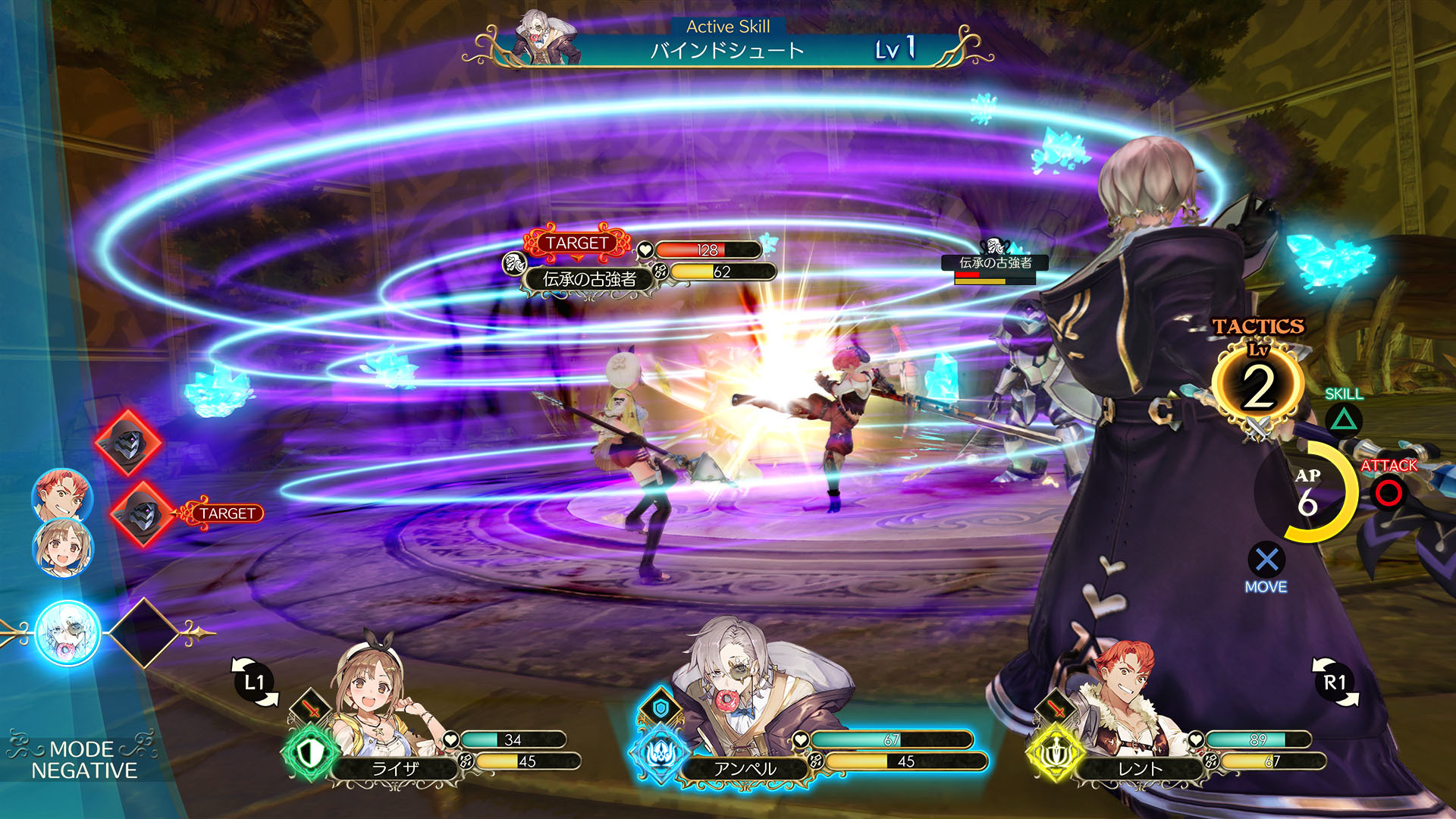Choose the upper untagged enemy timeline icon
The height and width of the screenshot is (819, 1456).
pos(128,443)
